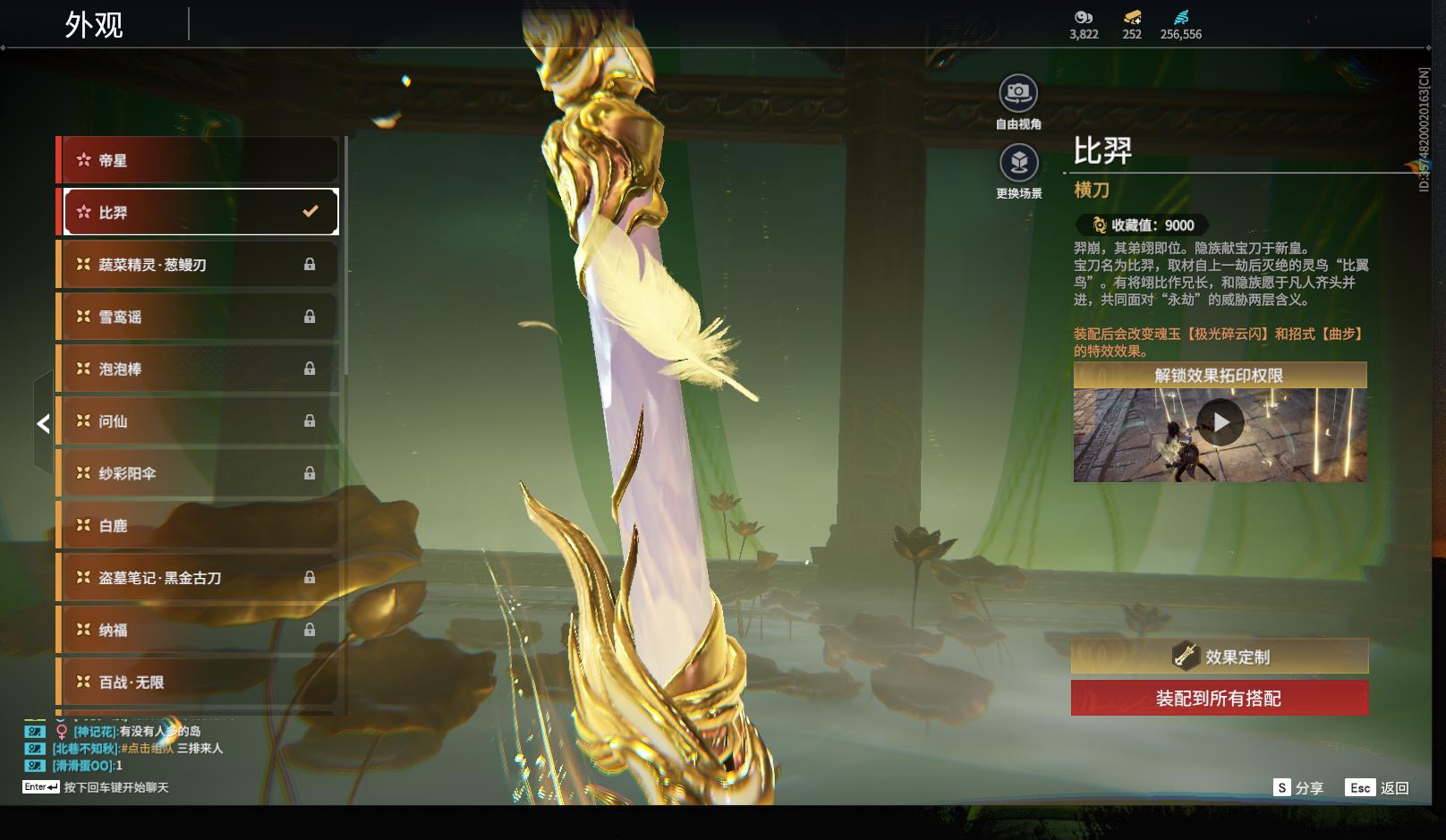Play the skill effect preview video
This screenshot has height=840, width=1446.
1220,422
